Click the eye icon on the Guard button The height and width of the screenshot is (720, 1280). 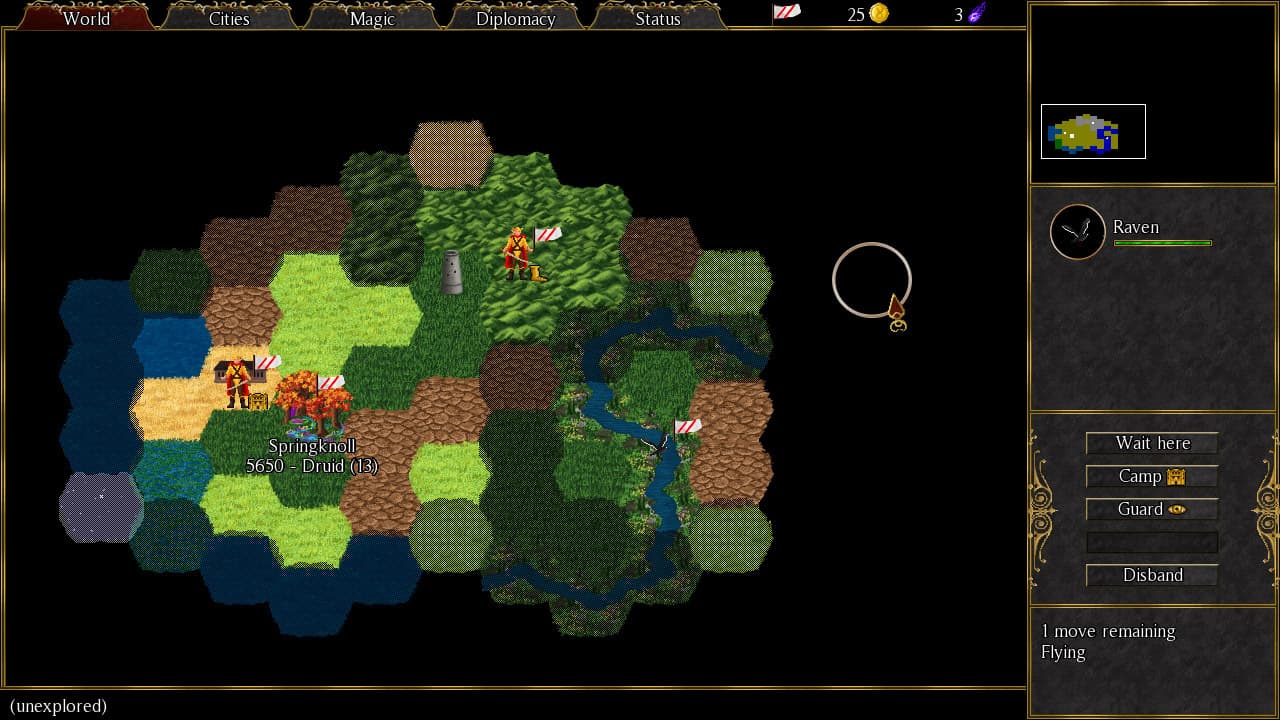(1176, 509)
